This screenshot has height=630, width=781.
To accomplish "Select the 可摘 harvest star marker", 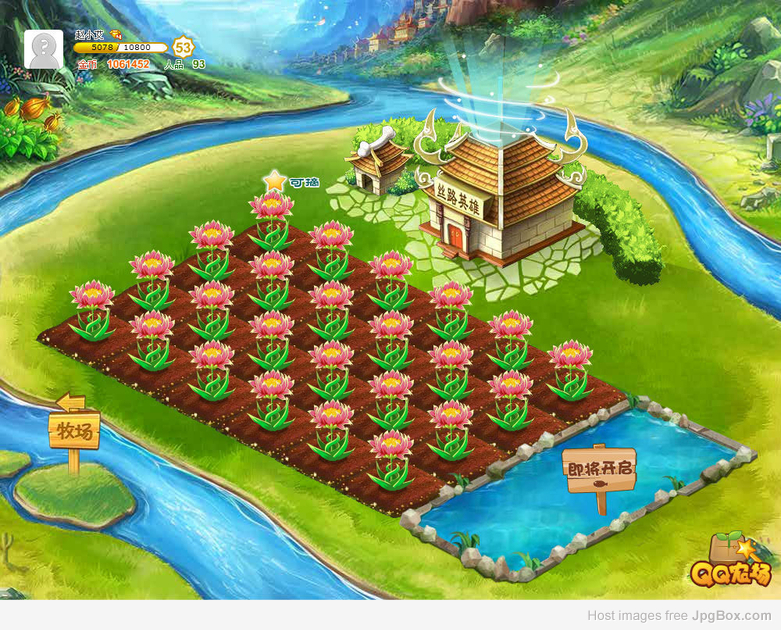I will point(275,181).
